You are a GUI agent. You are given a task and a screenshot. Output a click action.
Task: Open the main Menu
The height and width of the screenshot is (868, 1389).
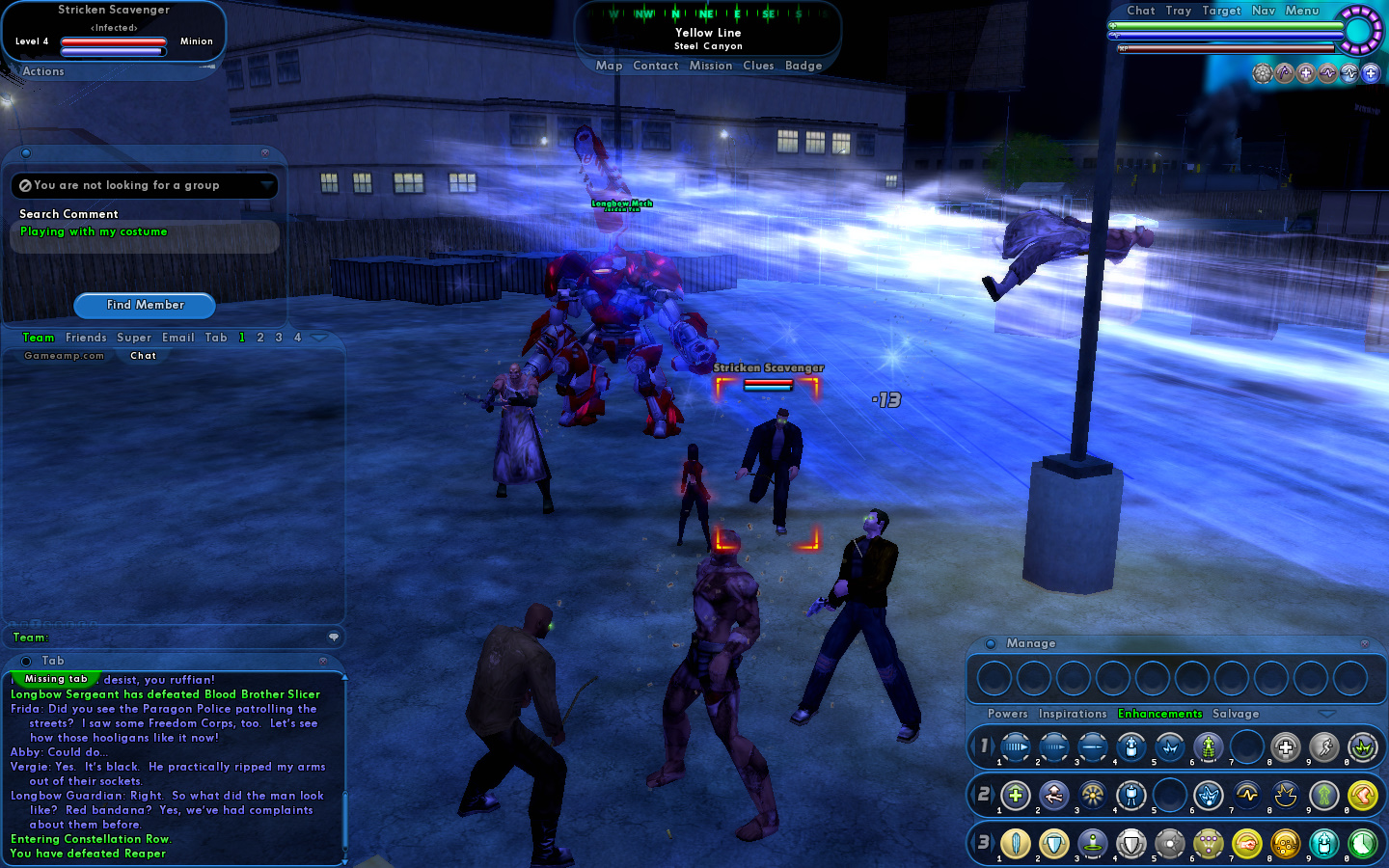coord(1301,11)
